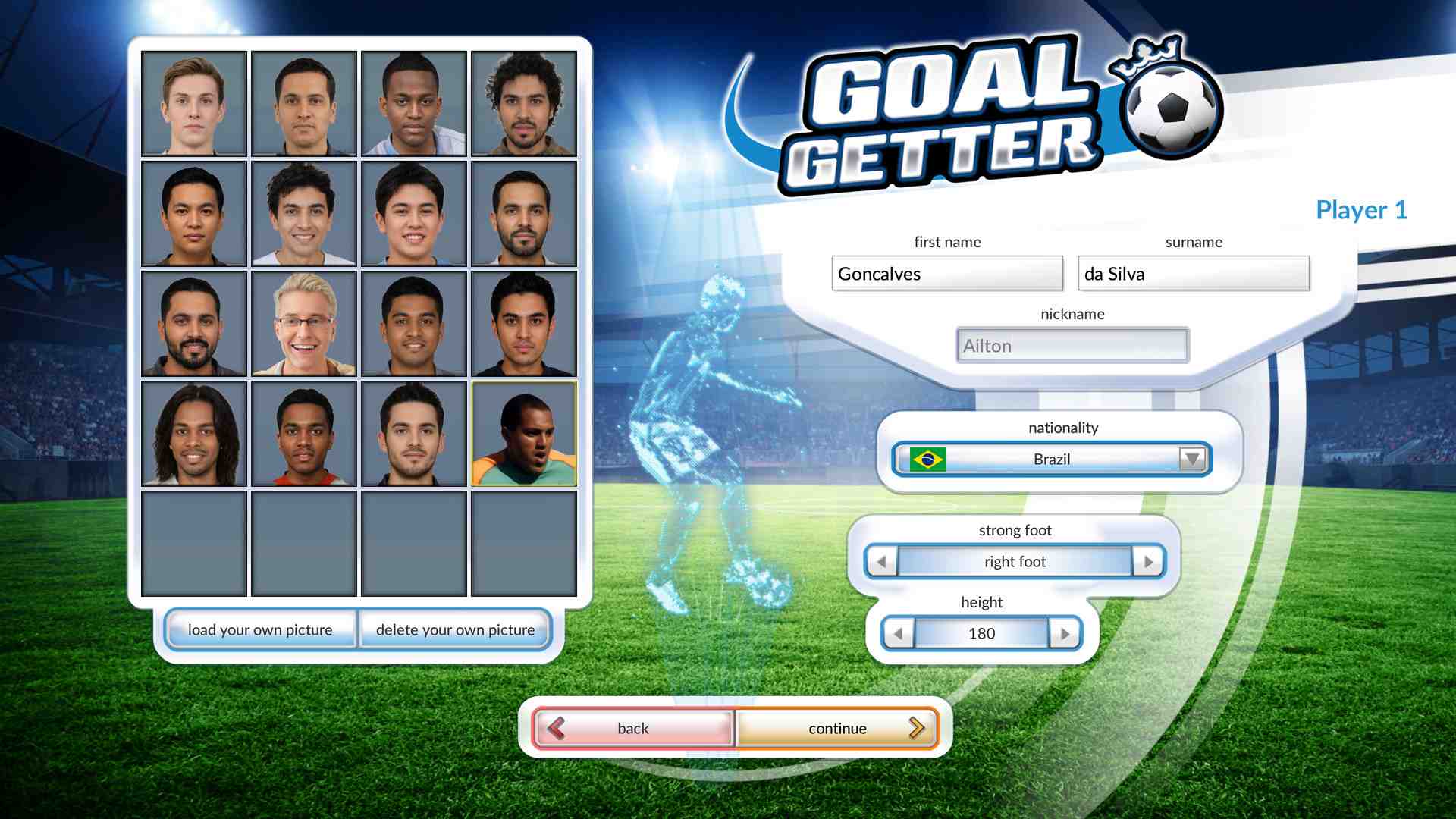1456x819 pixels.
Task: Delete your own picture
Action: (455, 629)
